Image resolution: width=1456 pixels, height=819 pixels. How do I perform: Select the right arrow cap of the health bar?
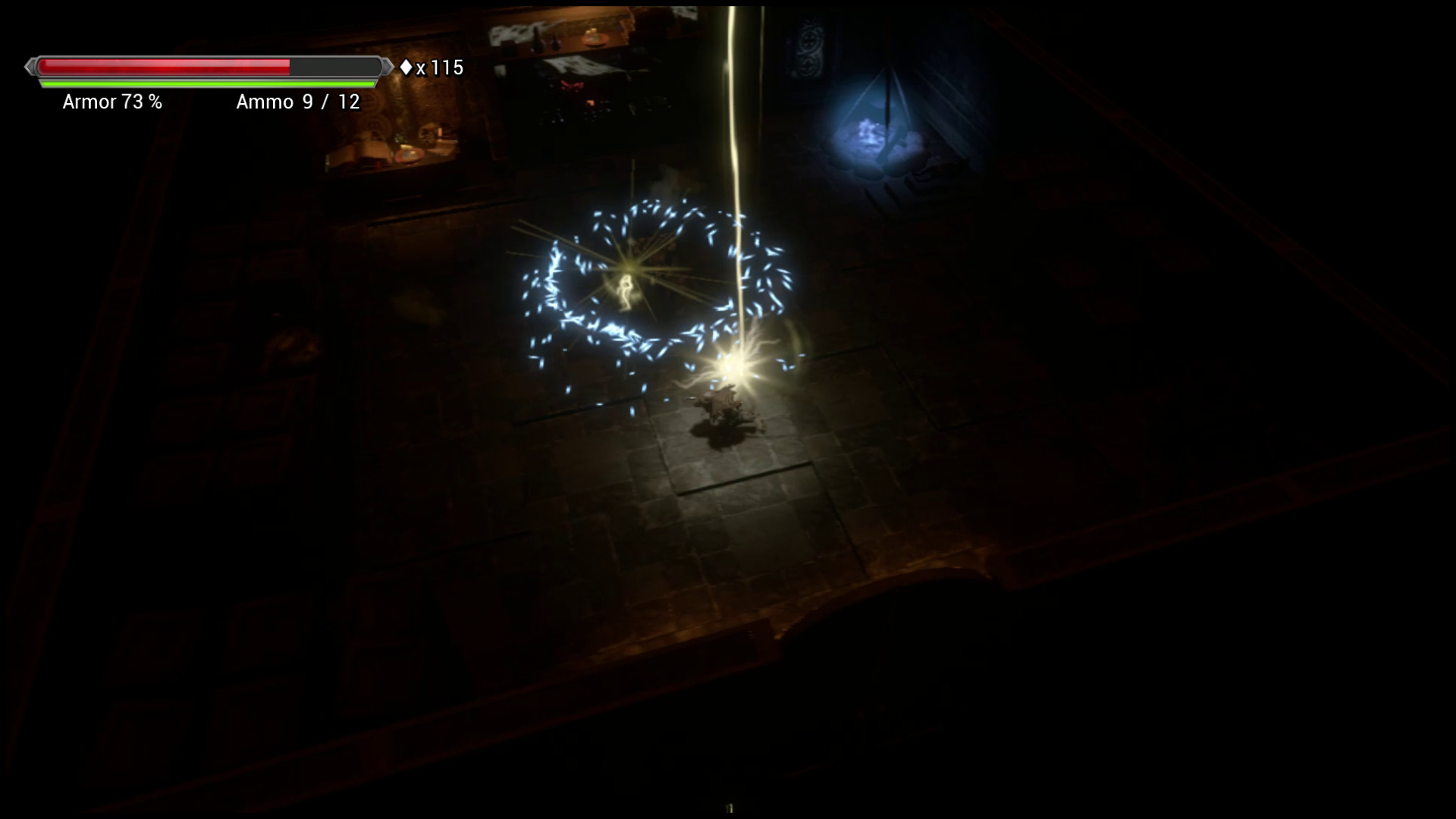point(385,67)
